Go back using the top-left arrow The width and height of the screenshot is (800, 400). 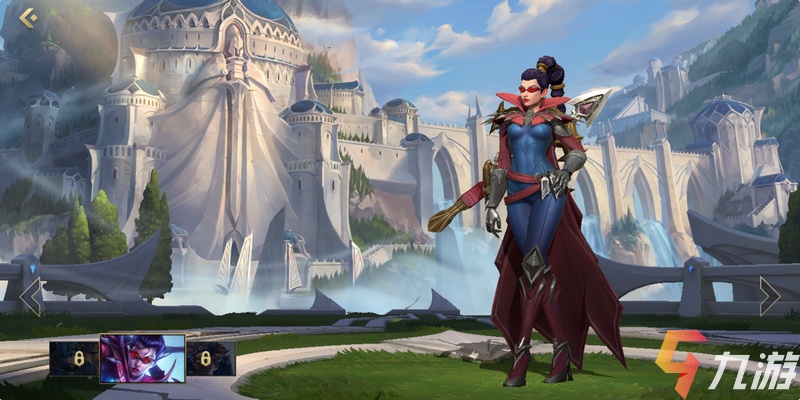coord(27,17)
